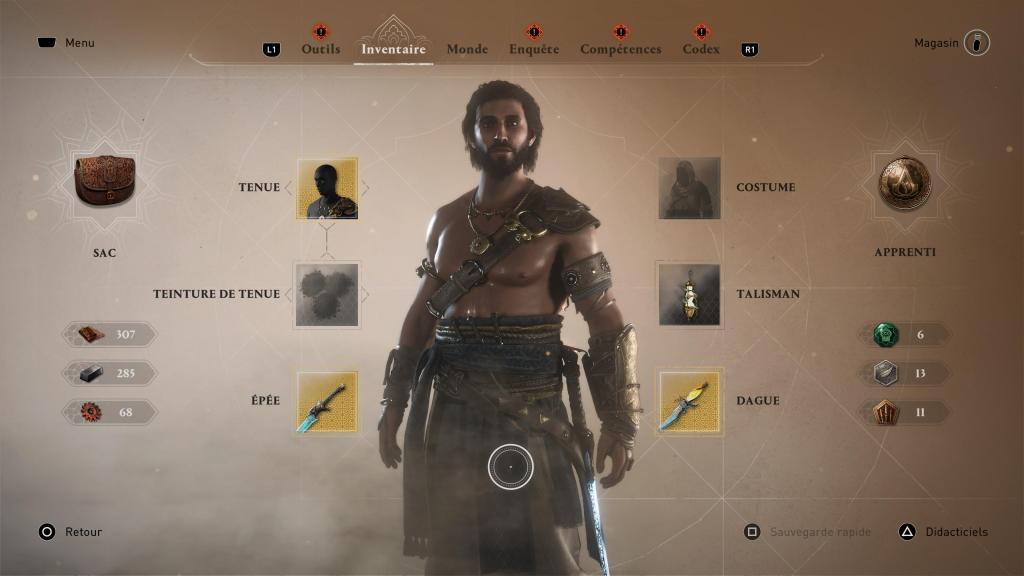Open the Magasin store
1024x576 pixels.
(976, 43)
